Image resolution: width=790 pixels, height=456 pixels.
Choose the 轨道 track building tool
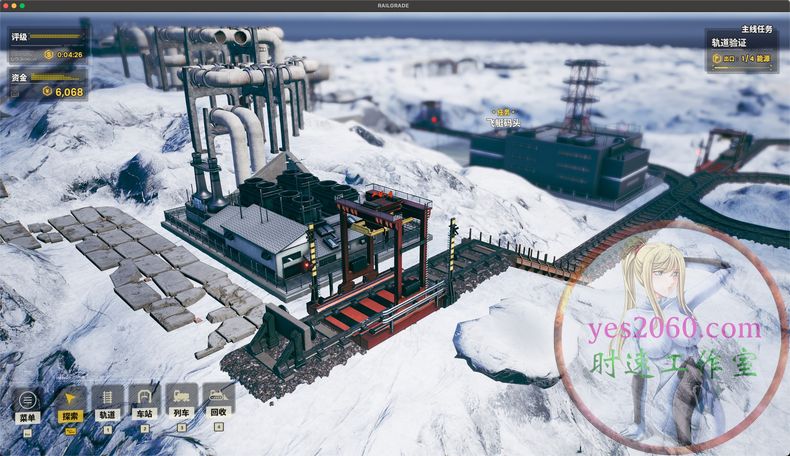[107, 400]
